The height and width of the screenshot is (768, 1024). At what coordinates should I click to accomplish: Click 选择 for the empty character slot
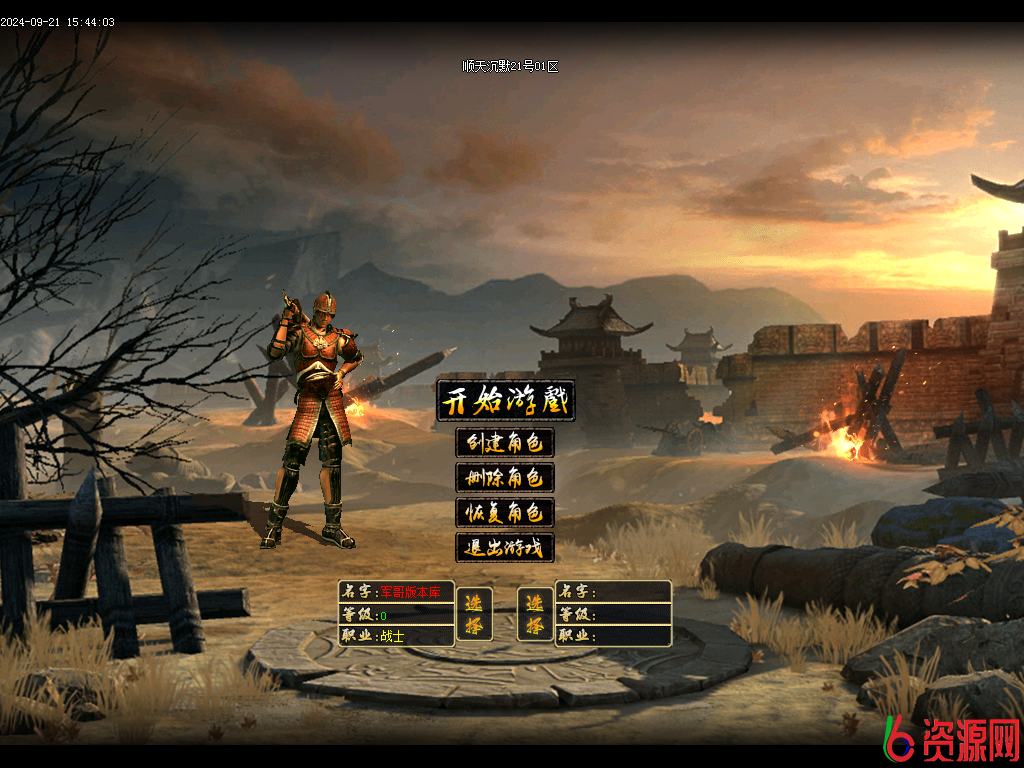pos(535,614)
